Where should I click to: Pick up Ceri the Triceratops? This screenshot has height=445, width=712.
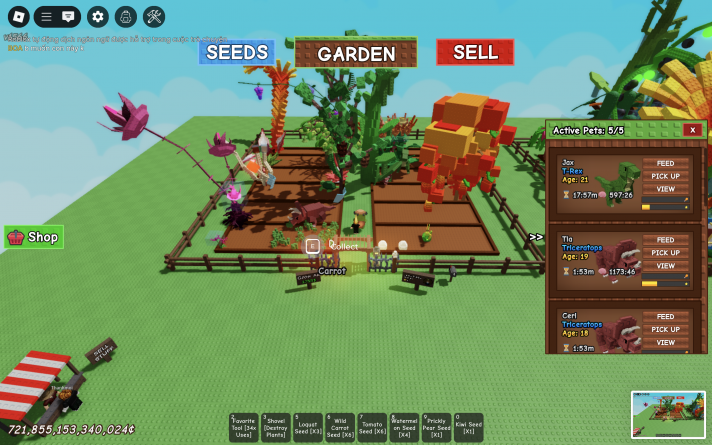665,329
